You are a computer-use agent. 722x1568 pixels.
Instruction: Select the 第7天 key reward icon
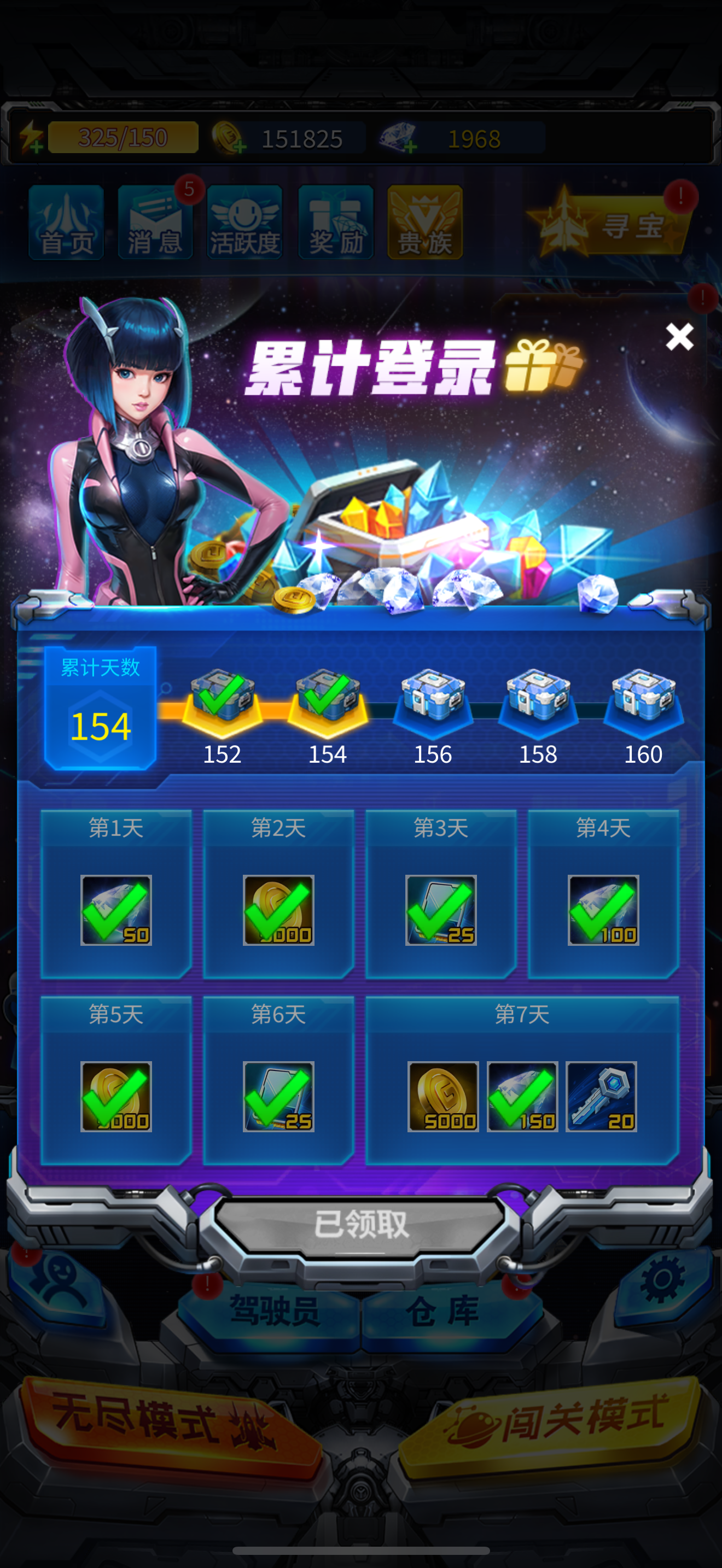point(602,1097)
